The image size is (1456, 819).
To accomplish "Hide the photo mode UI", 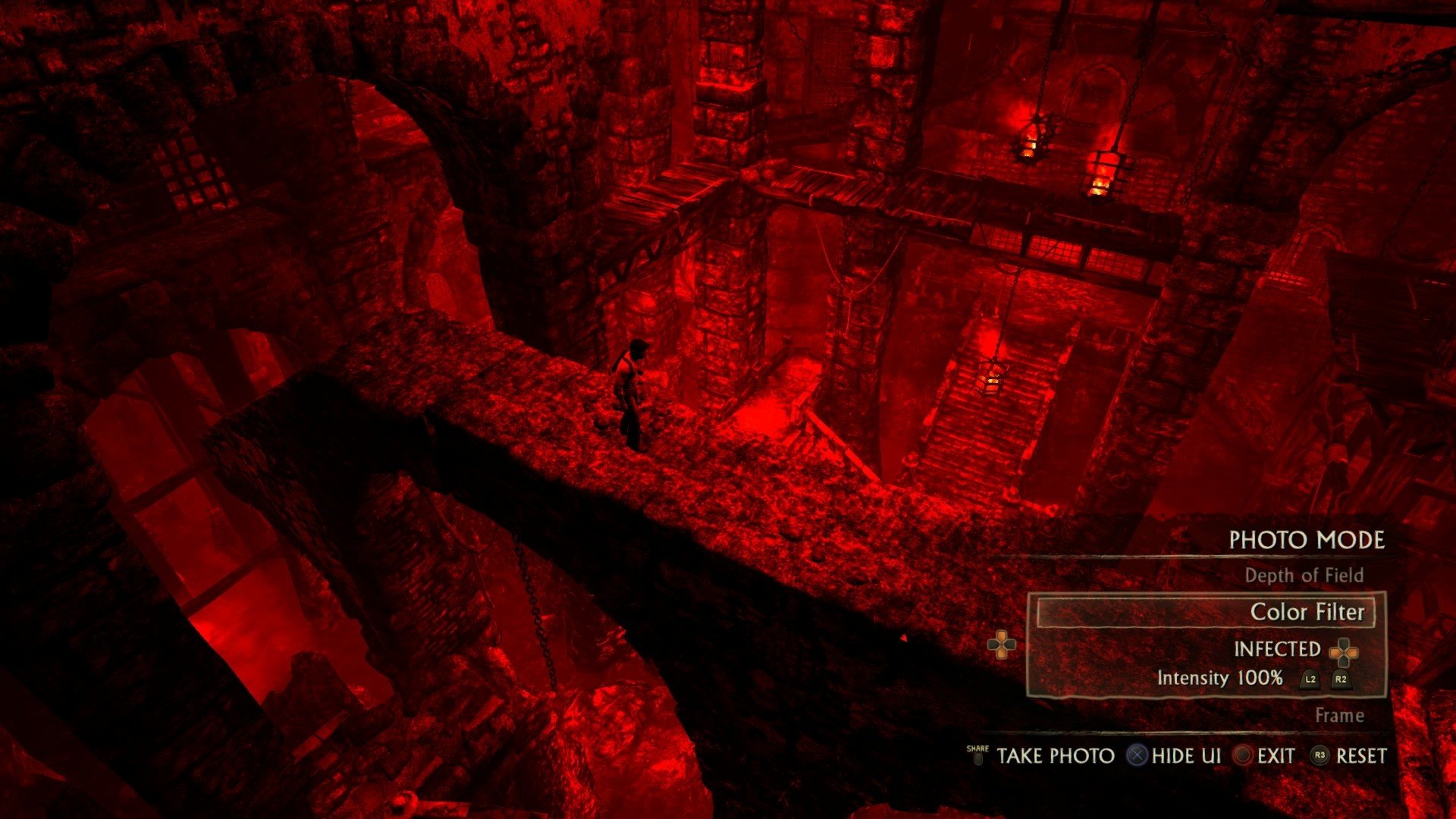I will pyautogui.click(x=1185, y=756).
